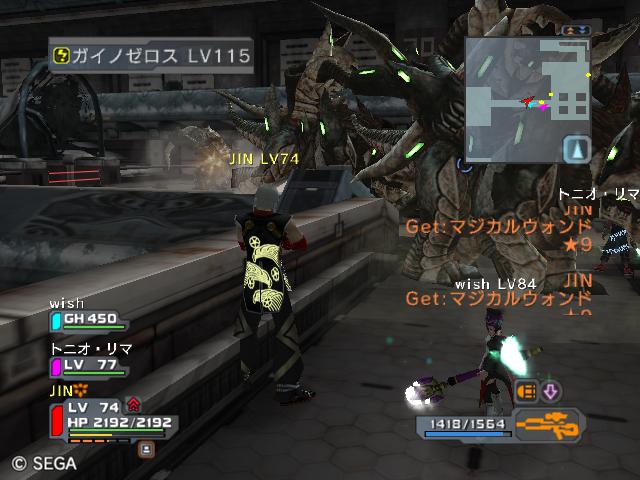
Task: Select party member wish's status panel
Action: 89,319
